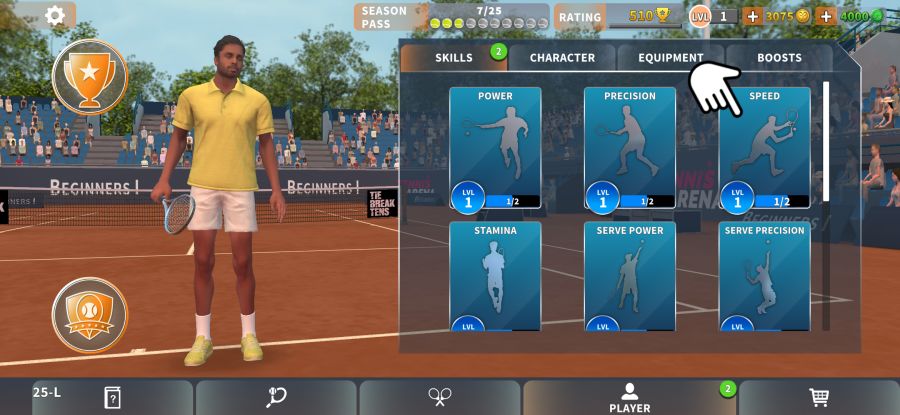900x415 pixels.
Task: Open the crossed rackets match menu
Action: pyautogui.click(x=439, y=397)
